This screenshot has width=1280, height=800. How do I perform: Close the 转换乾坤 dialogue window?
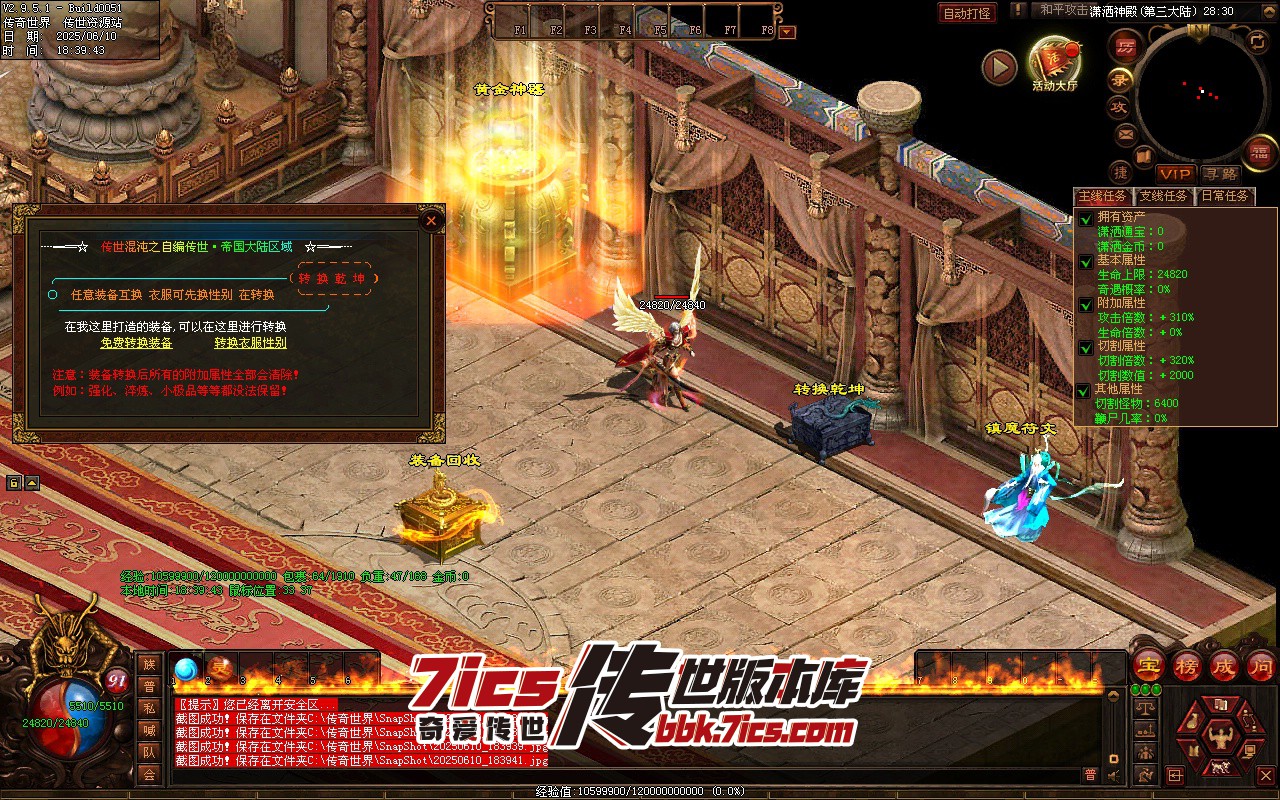tap(431, 220)
